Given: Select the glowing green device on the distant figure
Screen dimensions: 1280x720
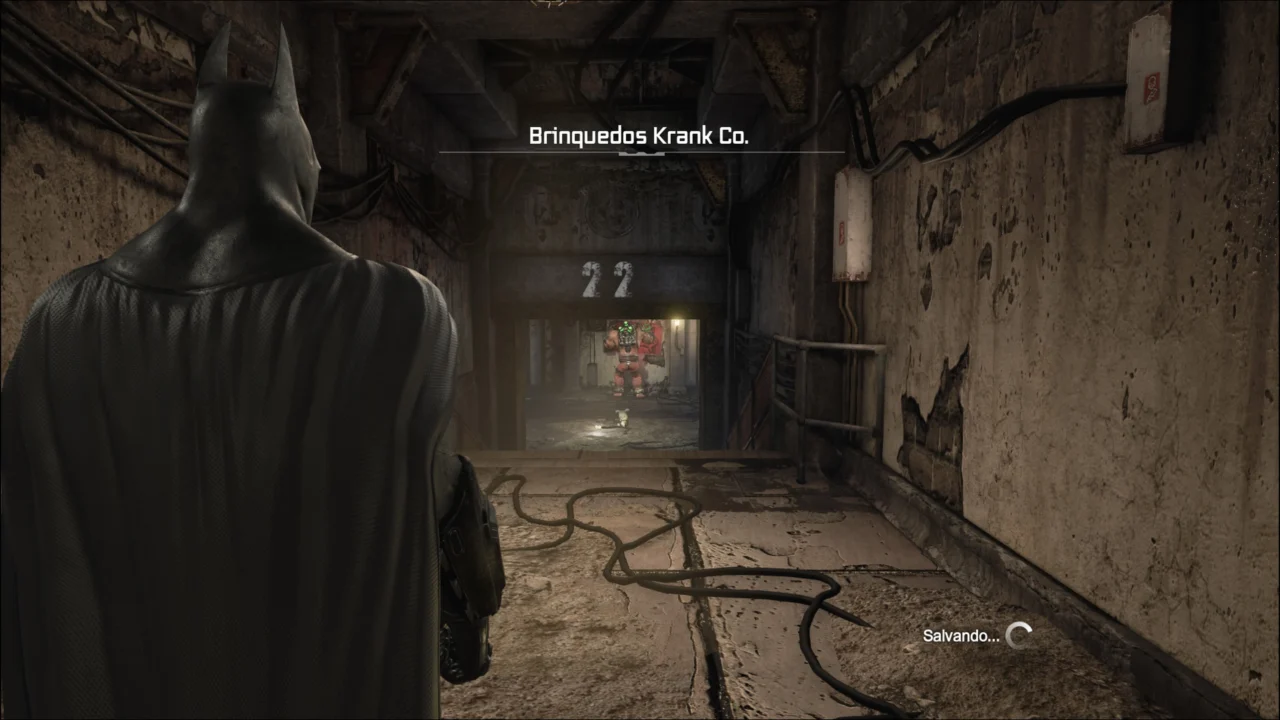Looking at the screenshot, I should tap(627, 326).
